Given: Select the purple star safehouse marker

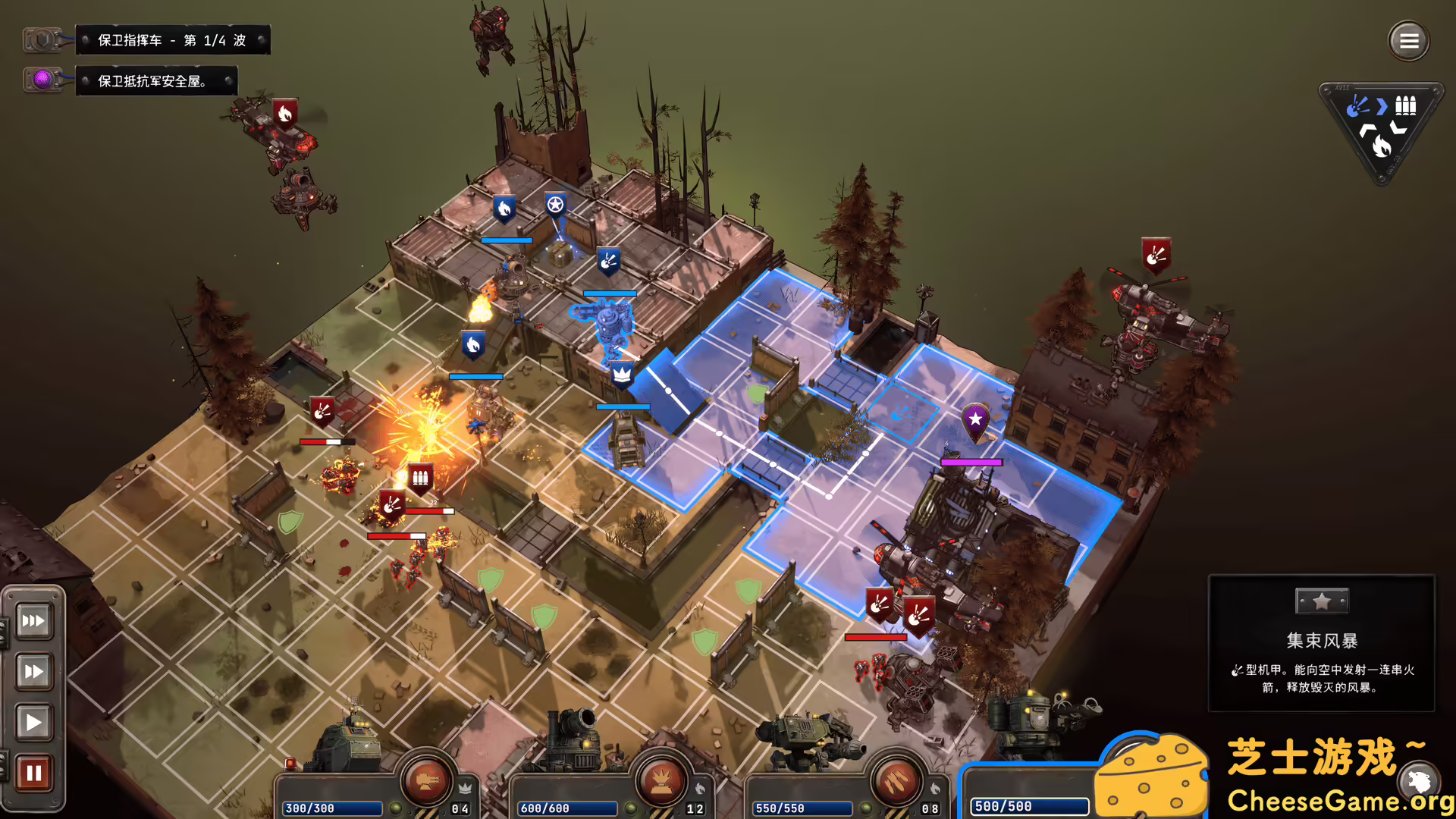Looking at the screenshot, I should click(x=975, y=419).
